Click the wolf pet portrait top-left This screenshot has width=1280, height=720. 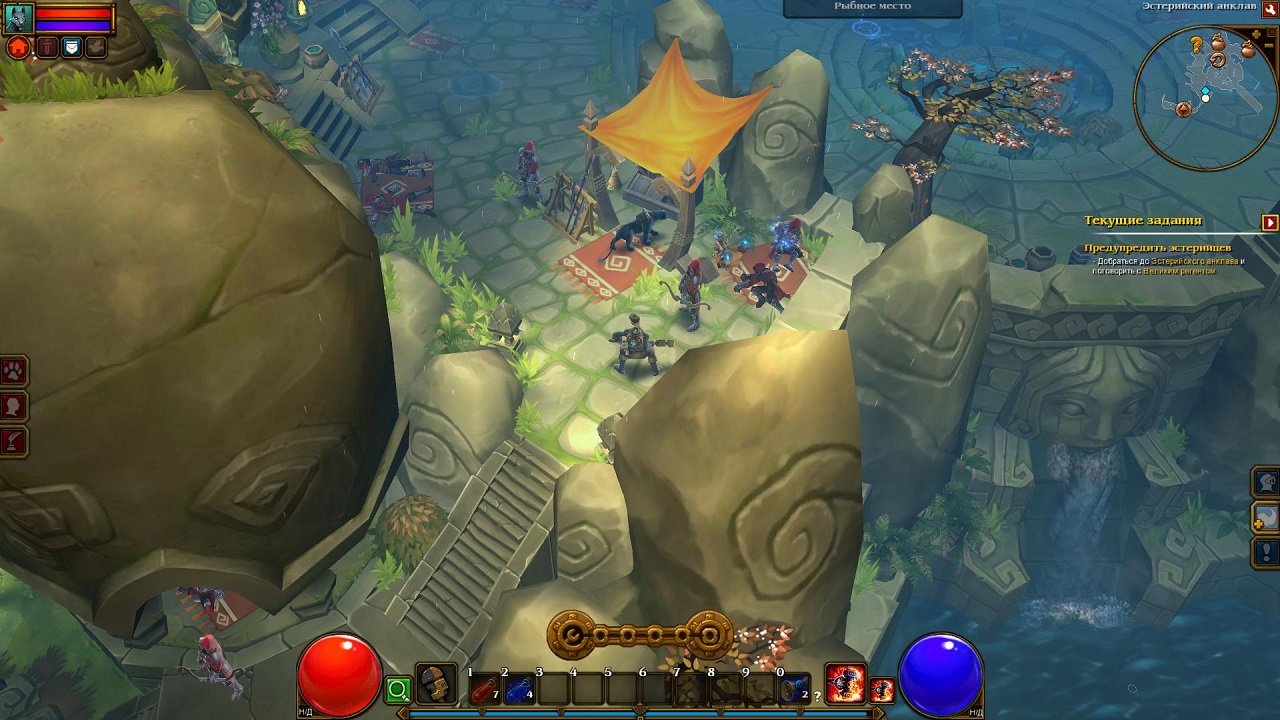click(x=18, y=17)
